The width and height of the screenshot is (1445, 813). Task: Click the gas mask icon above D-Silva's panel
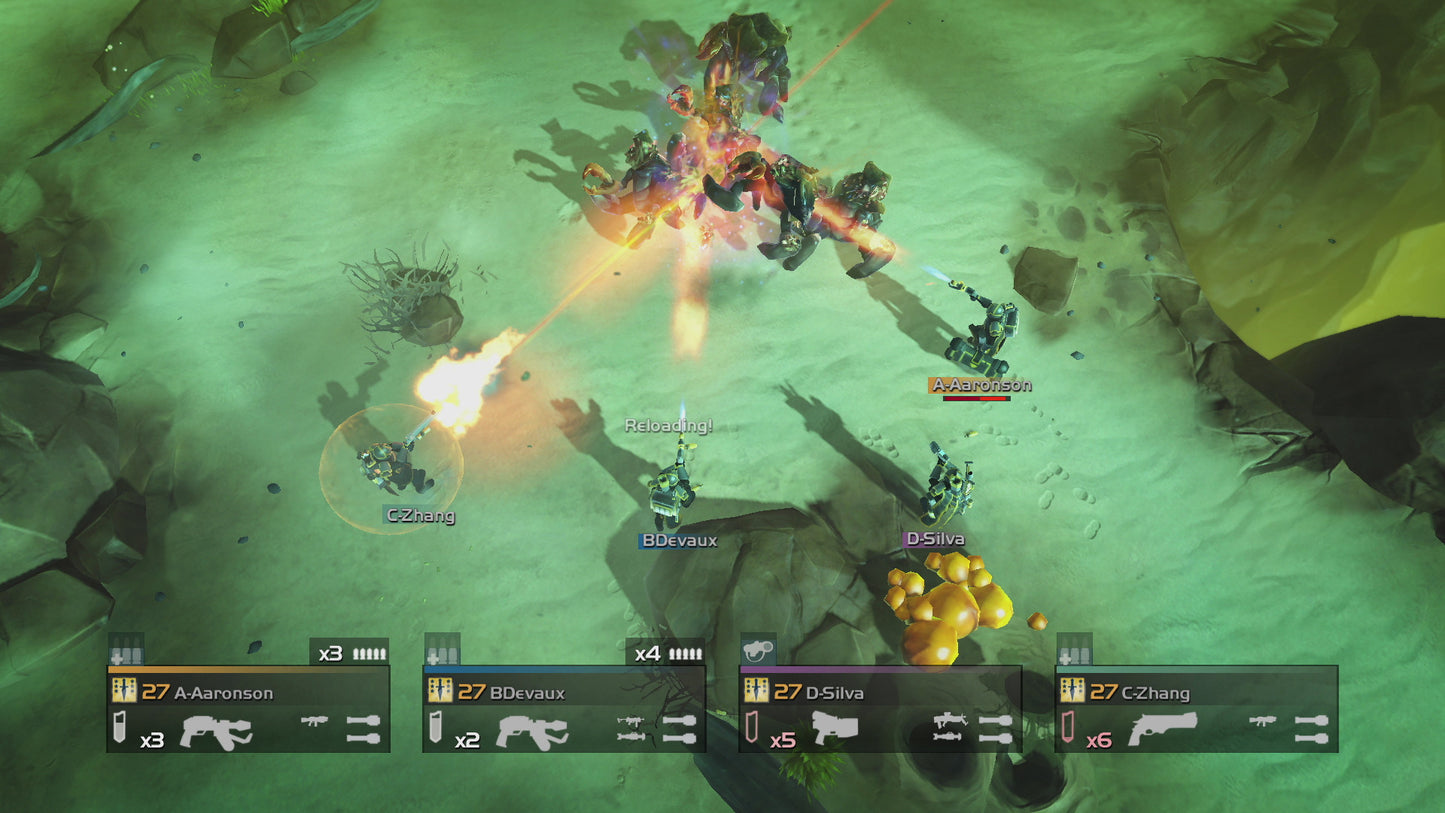pos(757,652)
